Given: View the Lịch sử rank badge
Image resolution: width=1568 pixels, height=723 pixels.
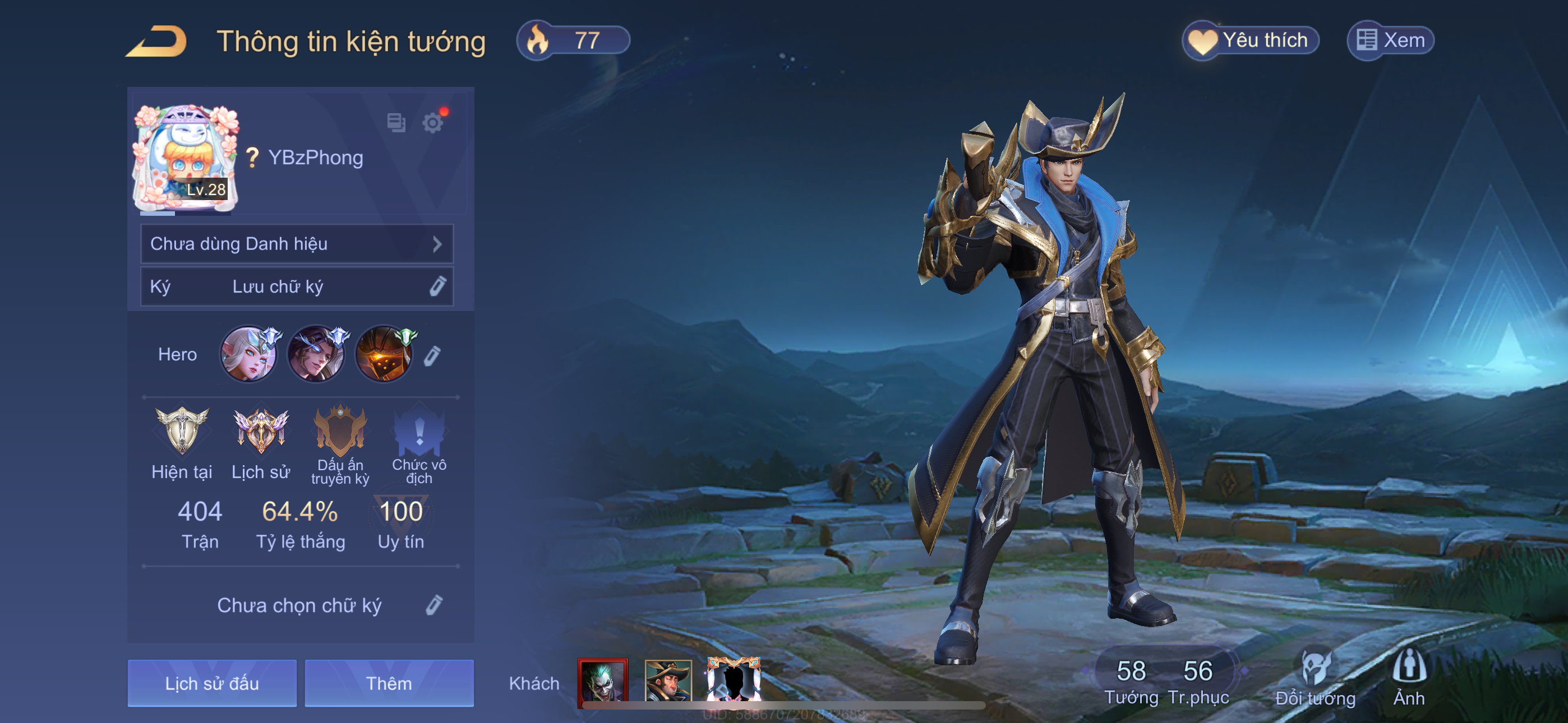Looking at the screenshot, I should [x=261, y=431].
